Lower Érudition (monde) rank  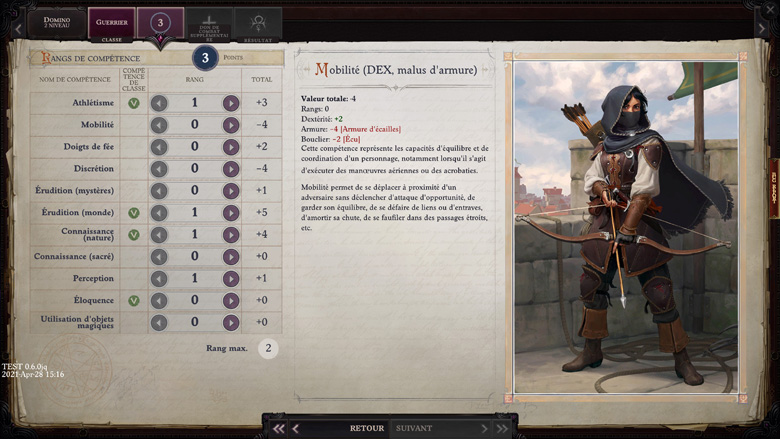pyautogui.click(x=159, y=213)
